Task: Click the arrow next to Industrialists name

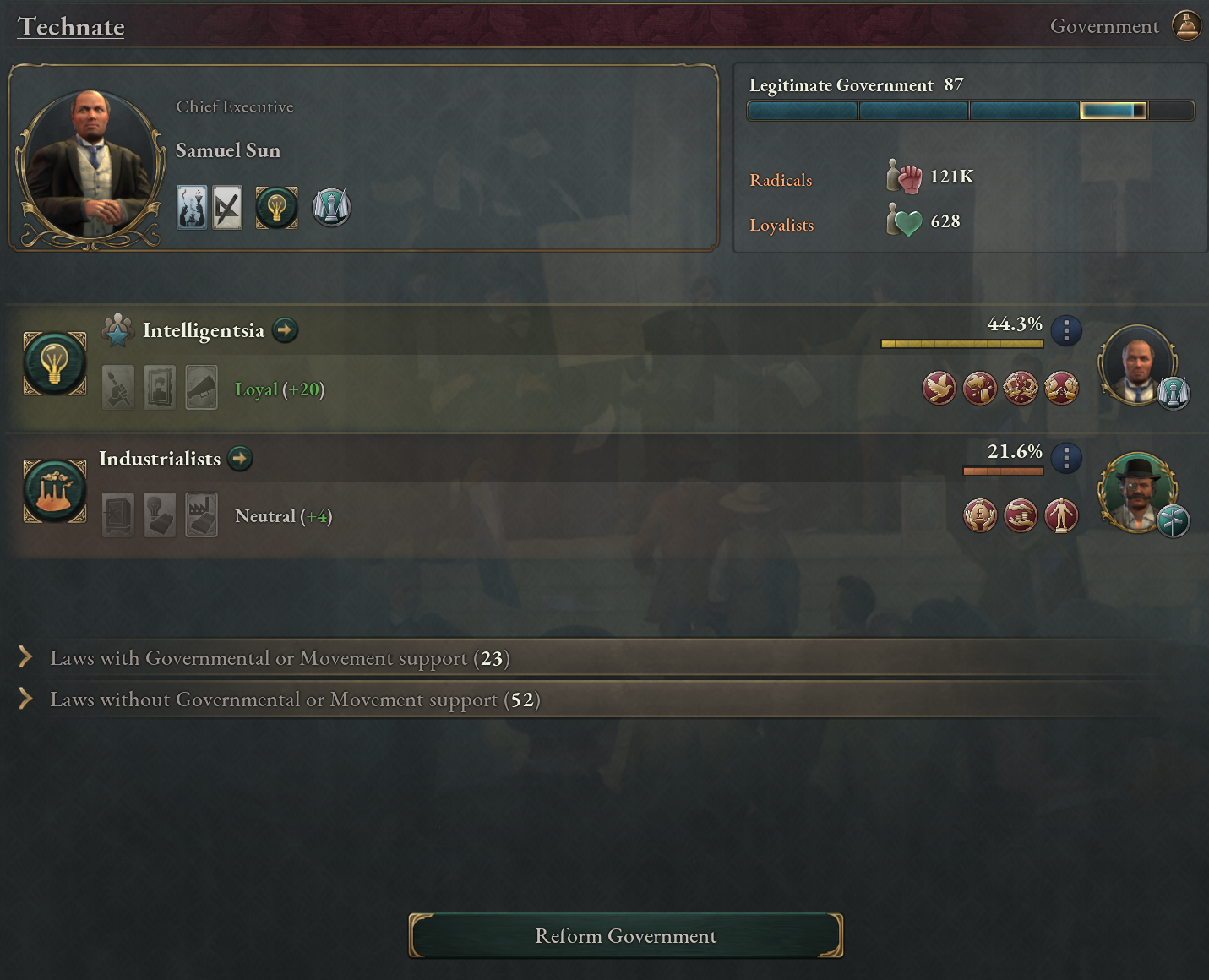Action: pyautogui.click(x=240, y=459)
